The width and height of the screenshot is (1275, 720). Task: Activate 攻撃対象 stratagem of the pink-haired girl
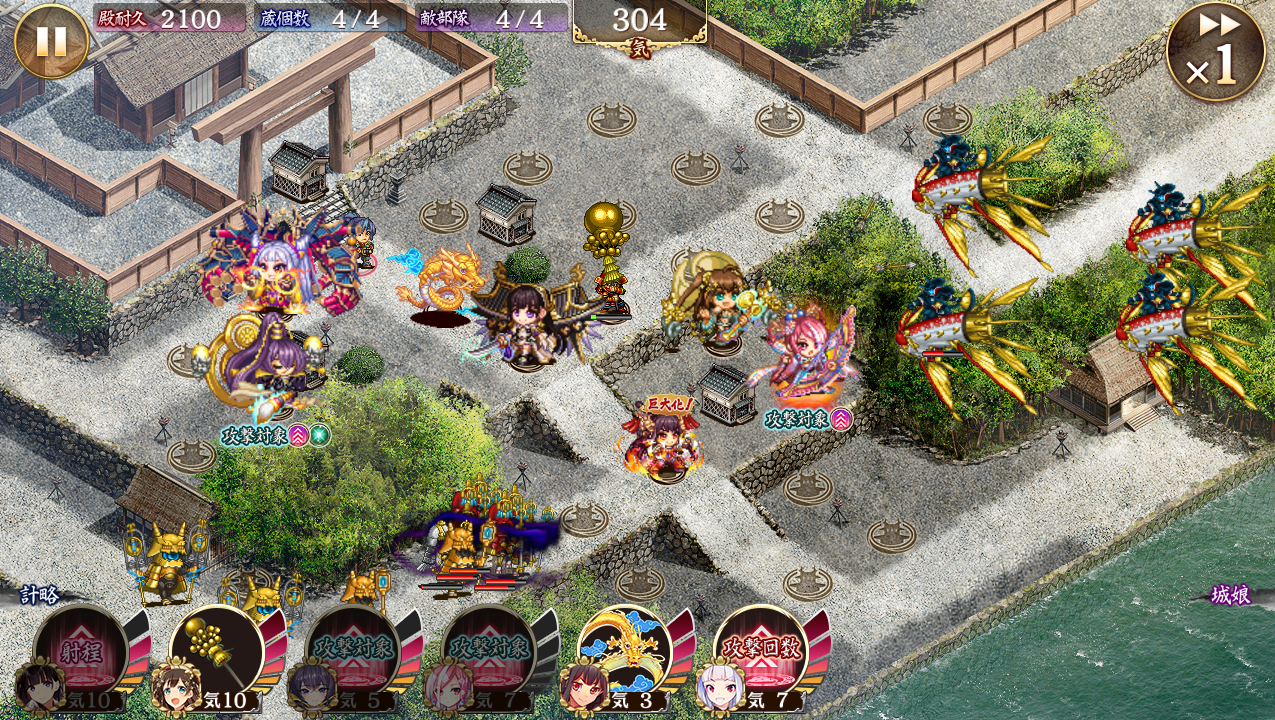click(488, 653)
